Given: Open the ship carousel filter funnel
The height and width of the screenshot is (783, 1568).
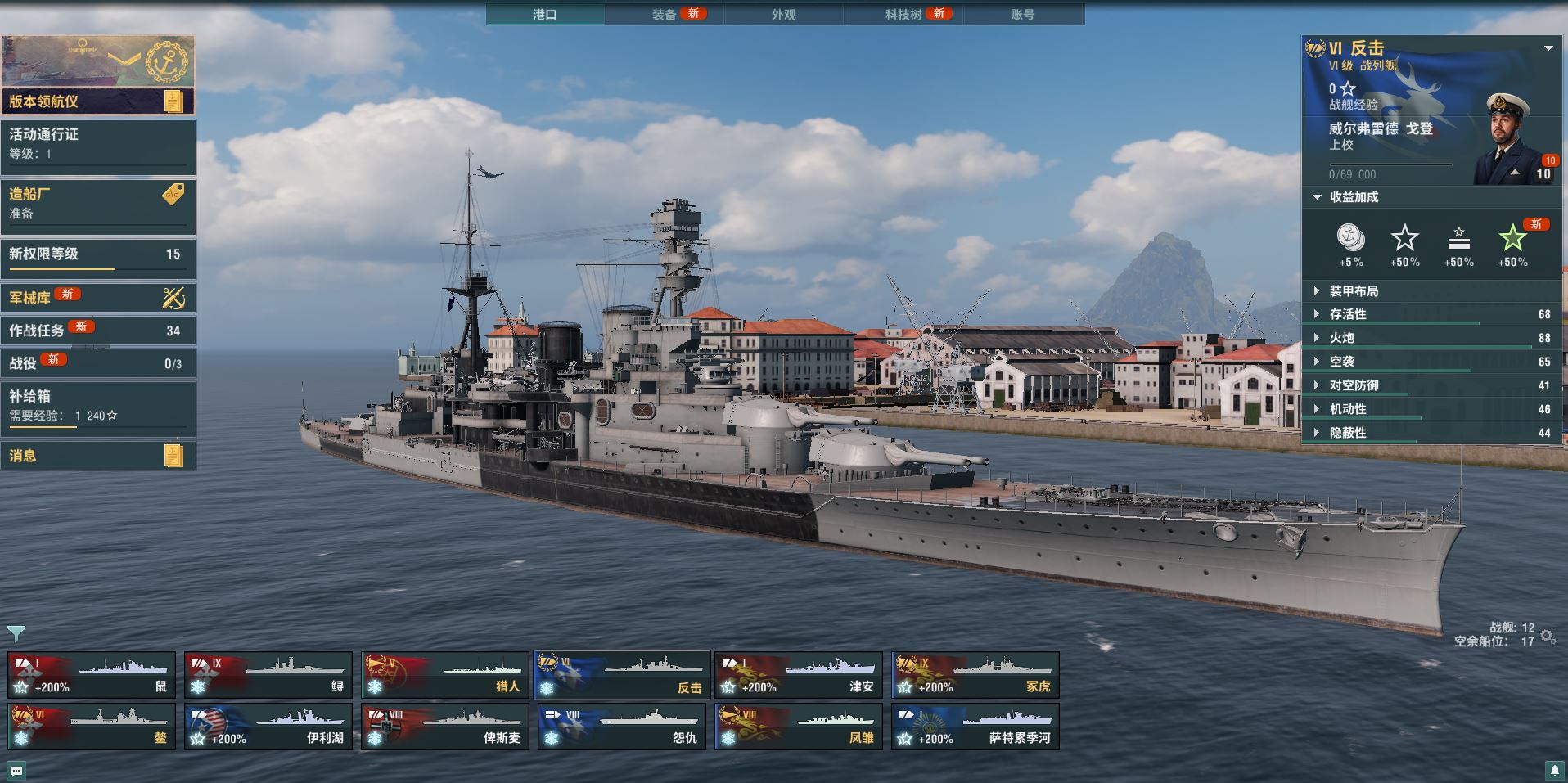Looking at the screenshot, I should (x=16, y=633).
